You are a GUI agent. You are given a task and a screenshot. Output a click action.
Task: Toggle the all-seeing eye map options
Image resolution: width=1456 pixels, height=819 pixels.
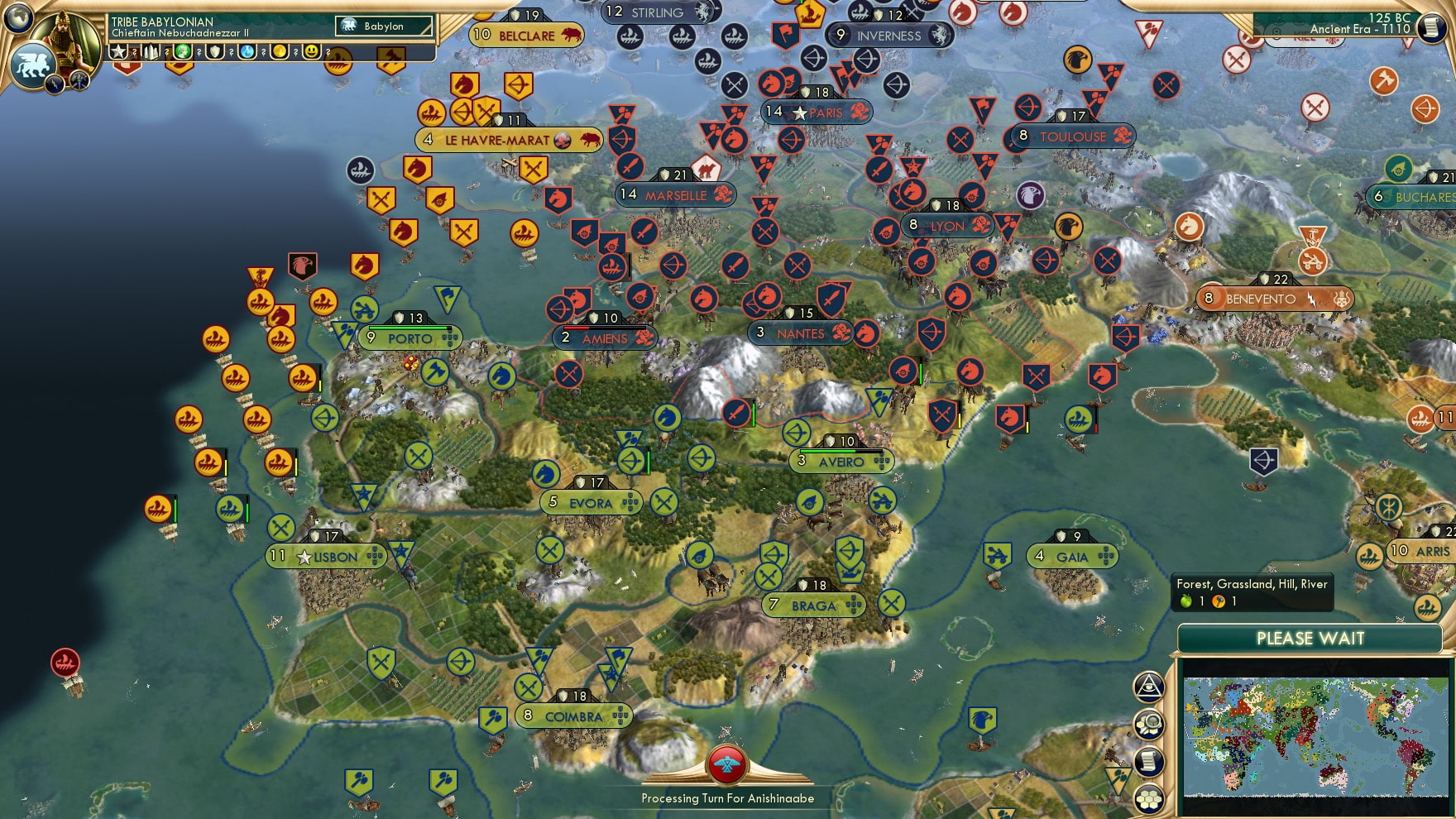tap(1150, 687)
